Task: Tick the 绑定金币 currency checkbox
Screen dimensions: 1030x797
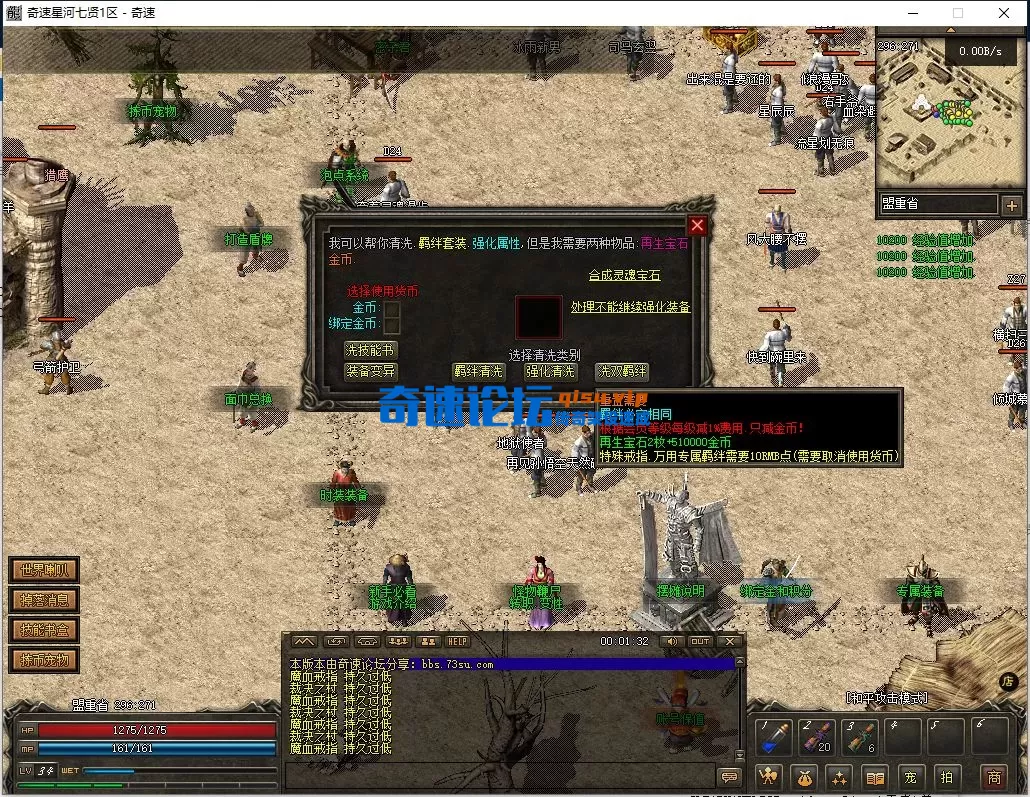Action: click(392, 325)
